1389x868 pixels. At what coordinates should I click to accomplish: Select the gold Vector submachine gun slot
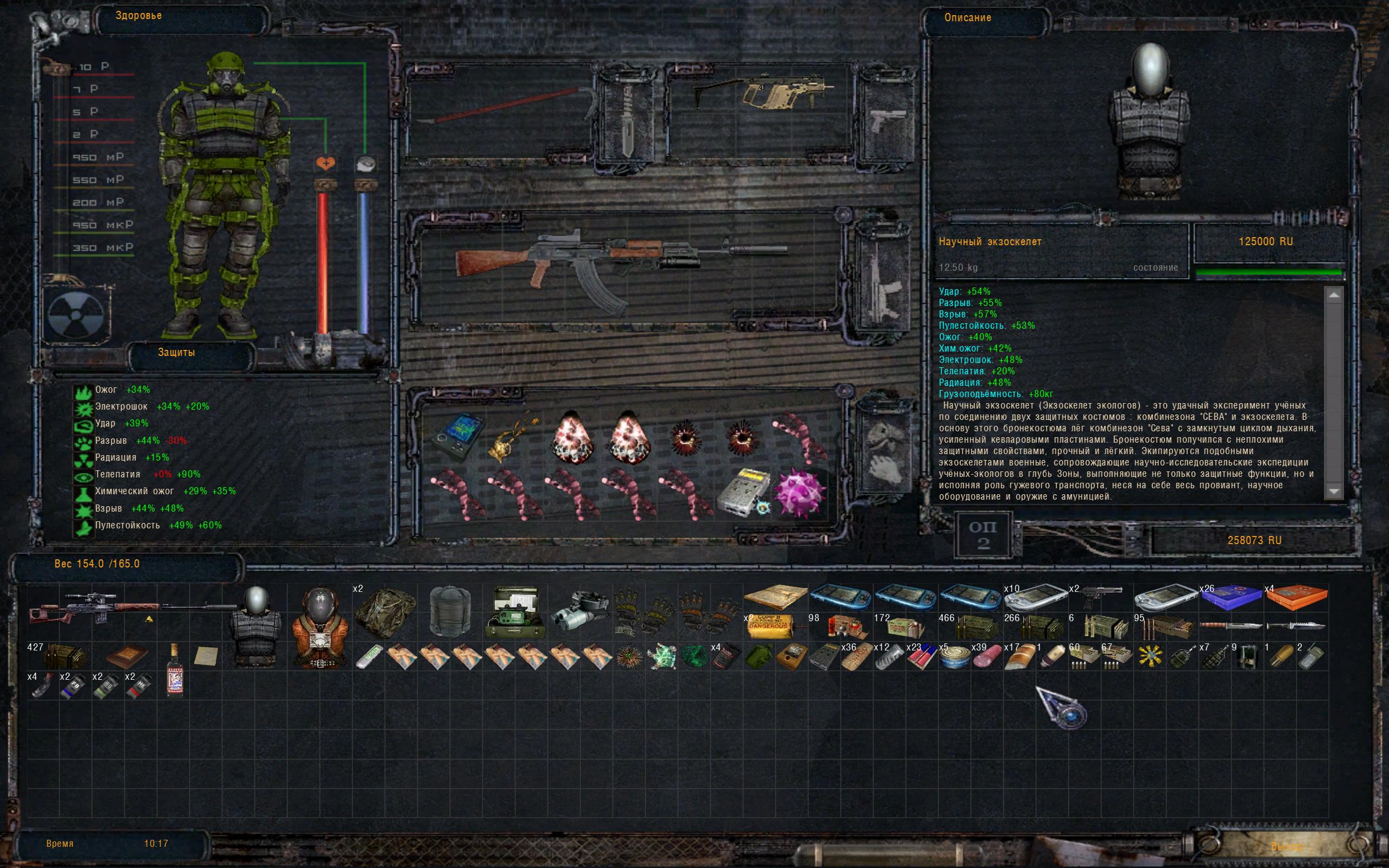click(x=763, y=97)
